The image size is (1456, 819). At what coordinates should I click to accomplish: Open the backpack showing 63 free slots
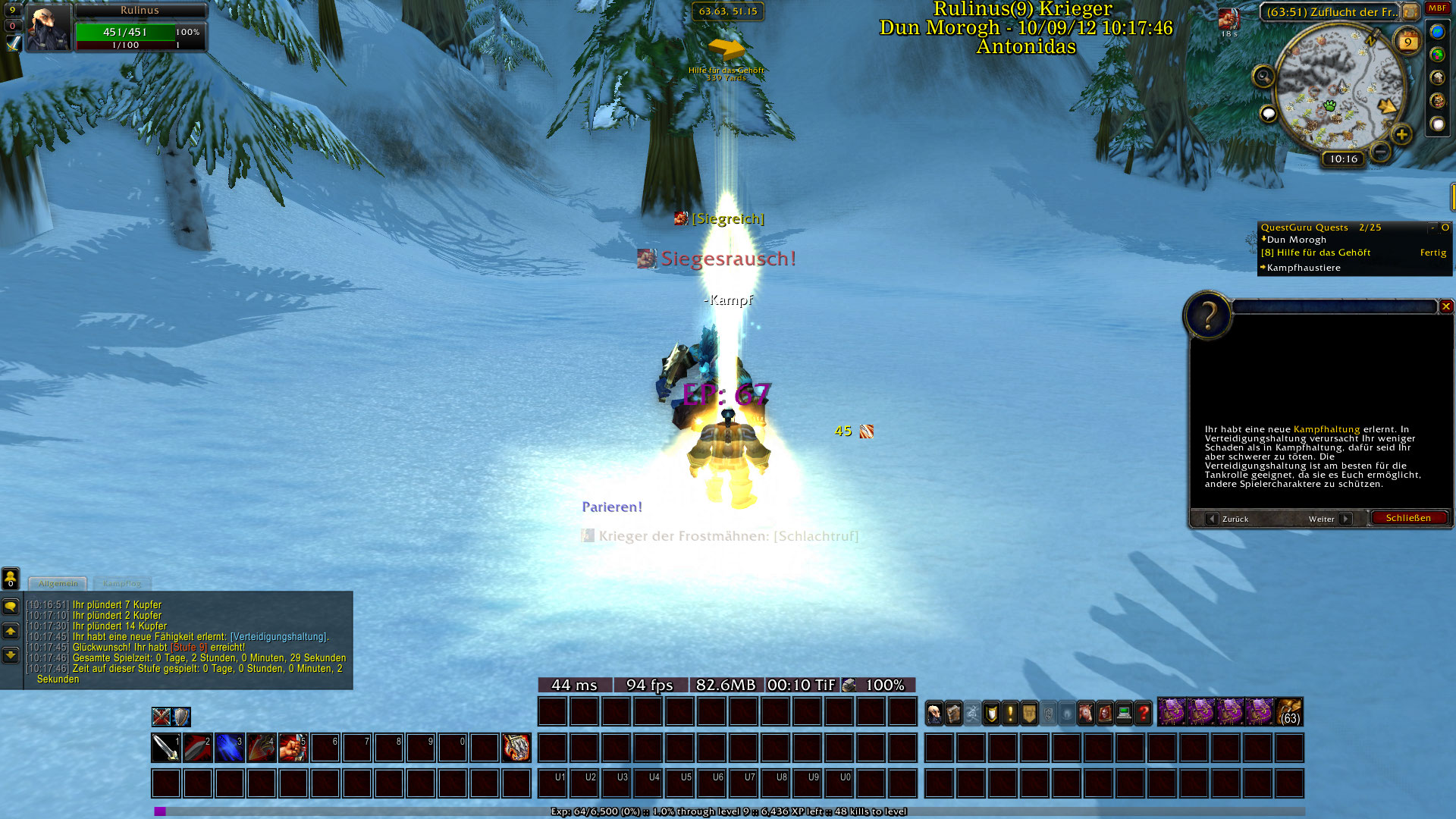[1289, 713]
